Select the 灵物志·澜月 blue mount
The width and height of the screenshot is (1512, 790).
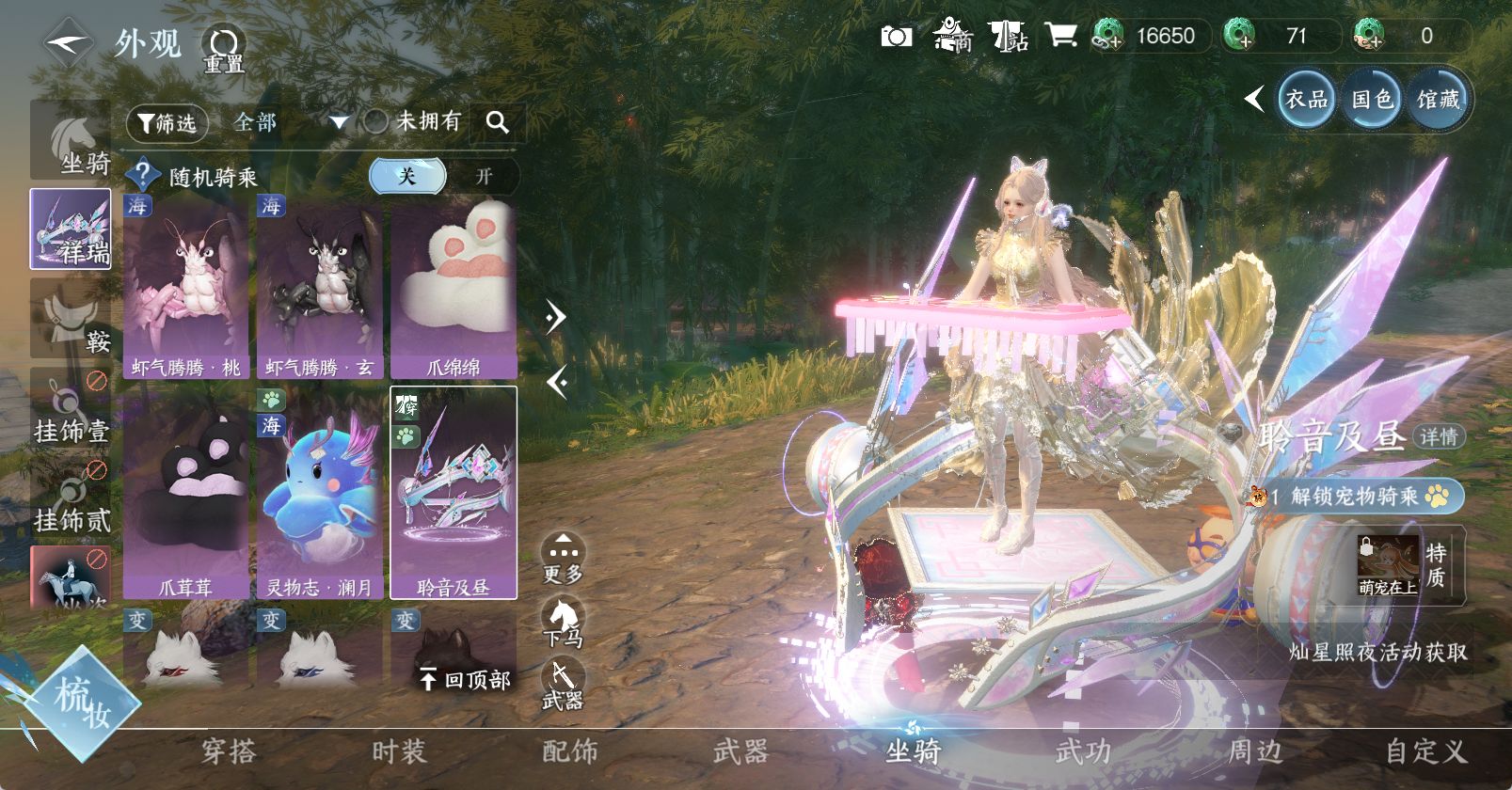tap(320, 494)
